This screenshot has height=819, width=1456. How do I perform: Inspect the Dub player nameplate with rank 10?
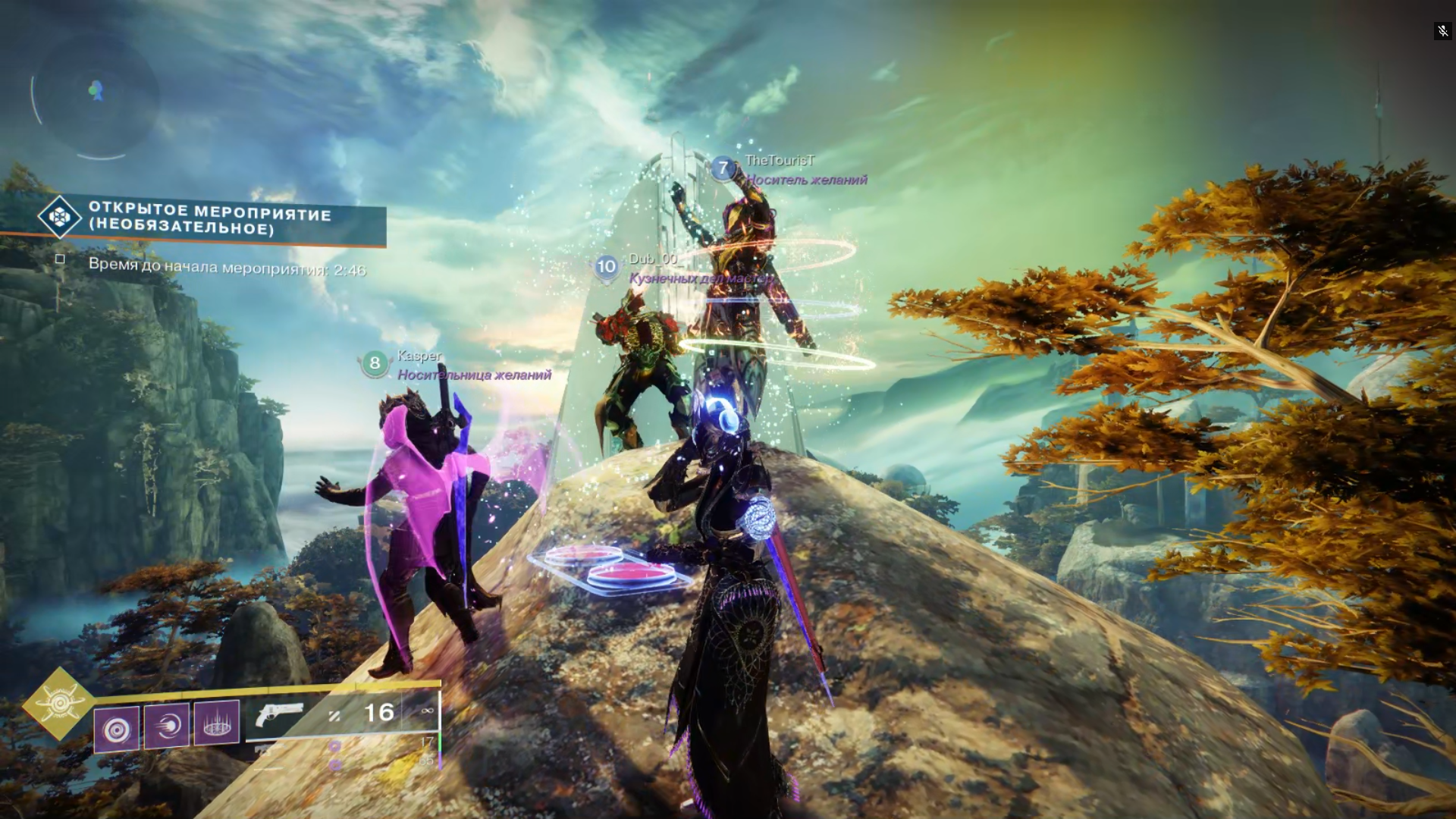click(652, 259)
